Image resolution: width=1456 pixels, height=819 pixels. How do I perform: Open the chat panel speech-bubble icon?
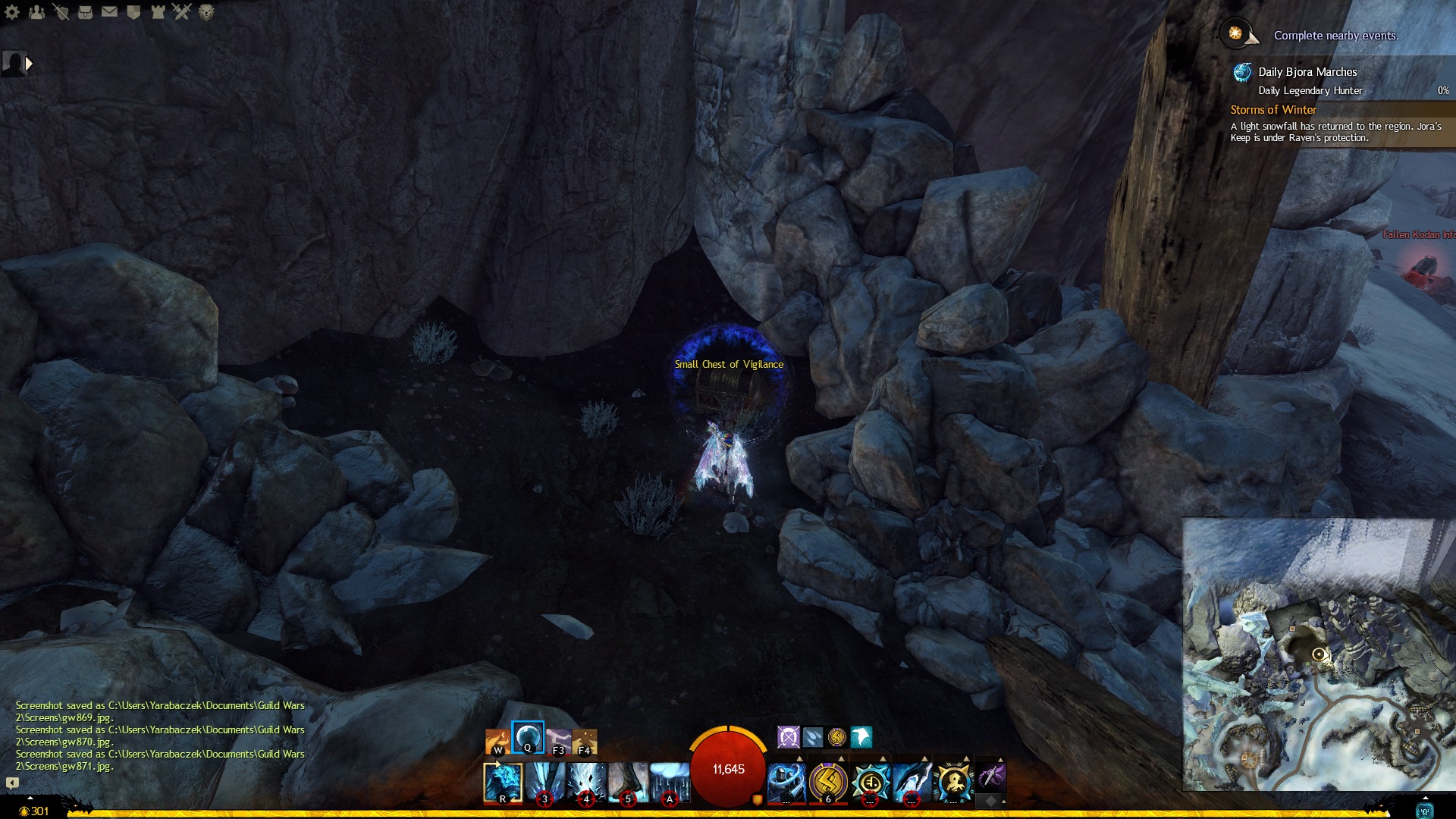(x=12, y=783)
